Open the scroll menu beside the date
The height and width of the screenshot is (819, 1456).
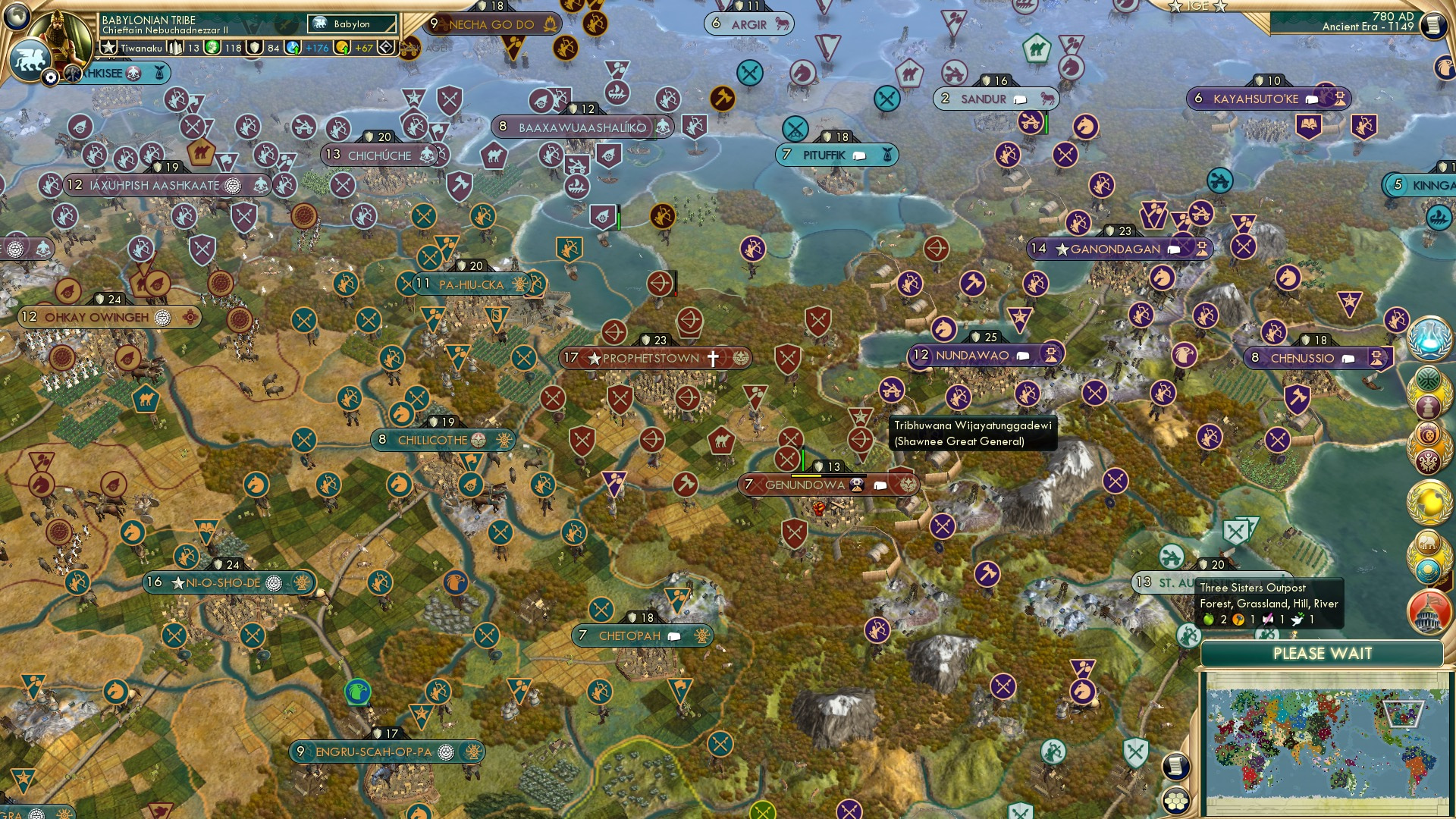click(x=1432, y=25)
